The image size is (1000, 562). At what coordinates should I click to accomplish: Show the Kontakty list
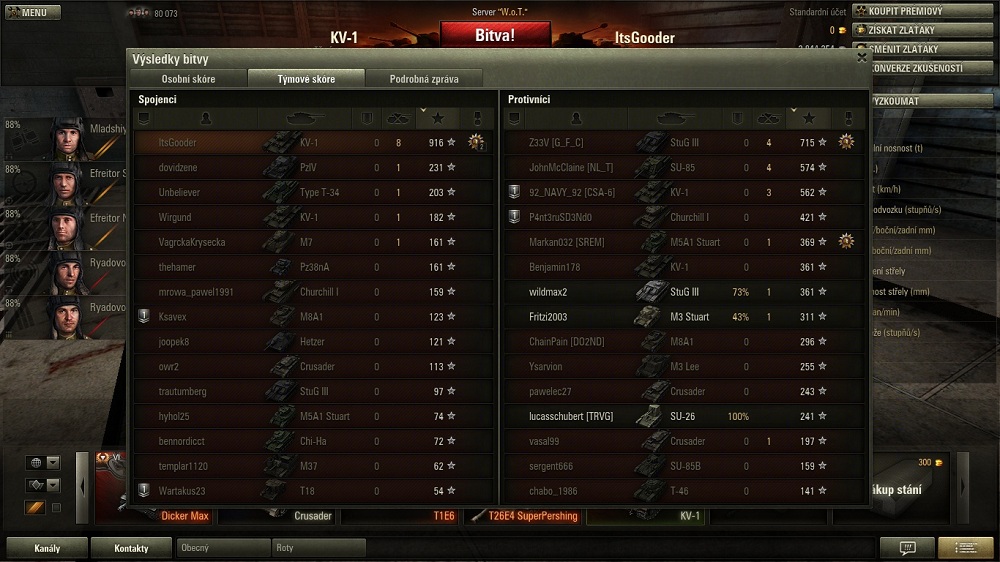click(x=131, y=548)
